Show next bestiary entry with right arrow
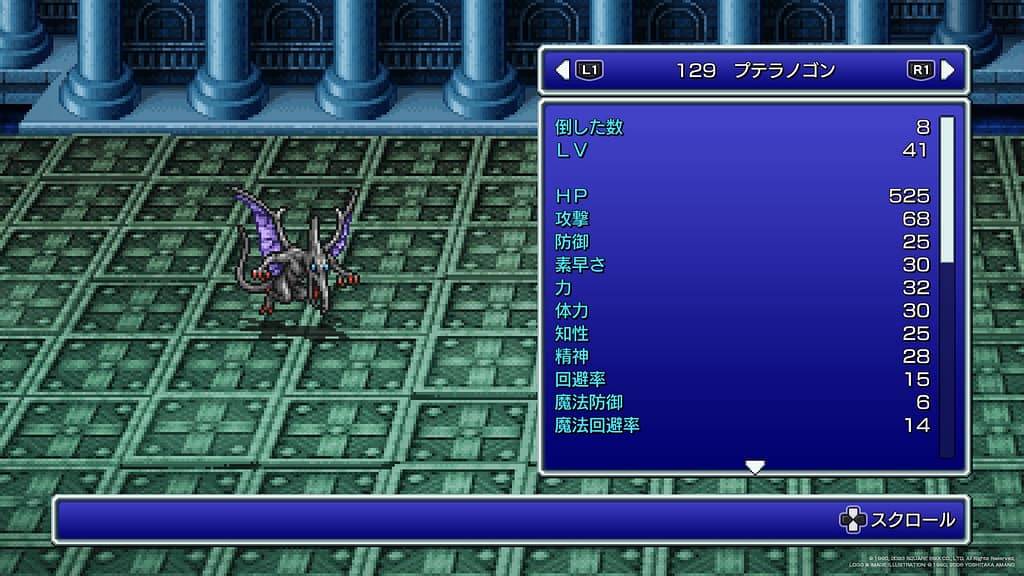This screenshot has width=1024, height=576. click(x=948, y=70)
